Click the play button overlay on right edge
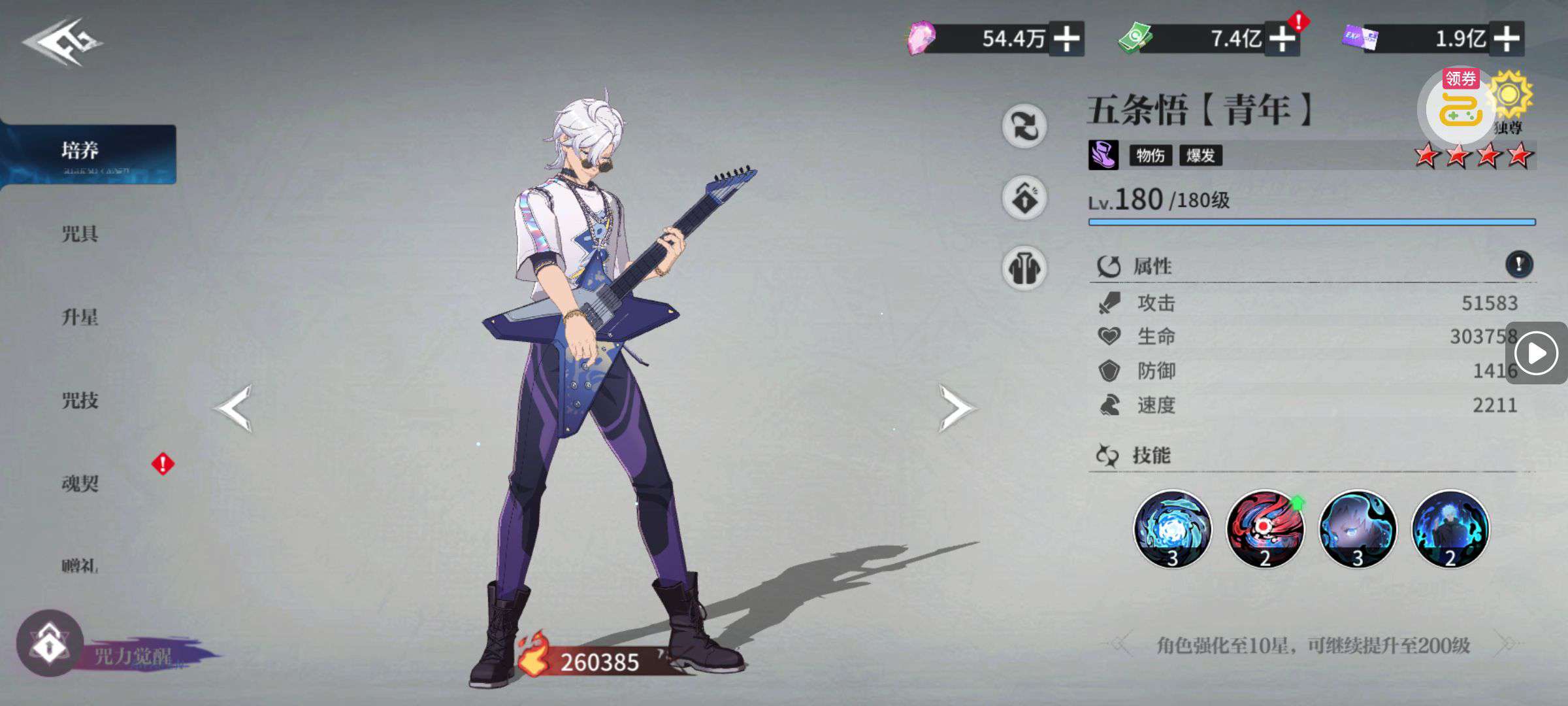 tap(1536, 354)
